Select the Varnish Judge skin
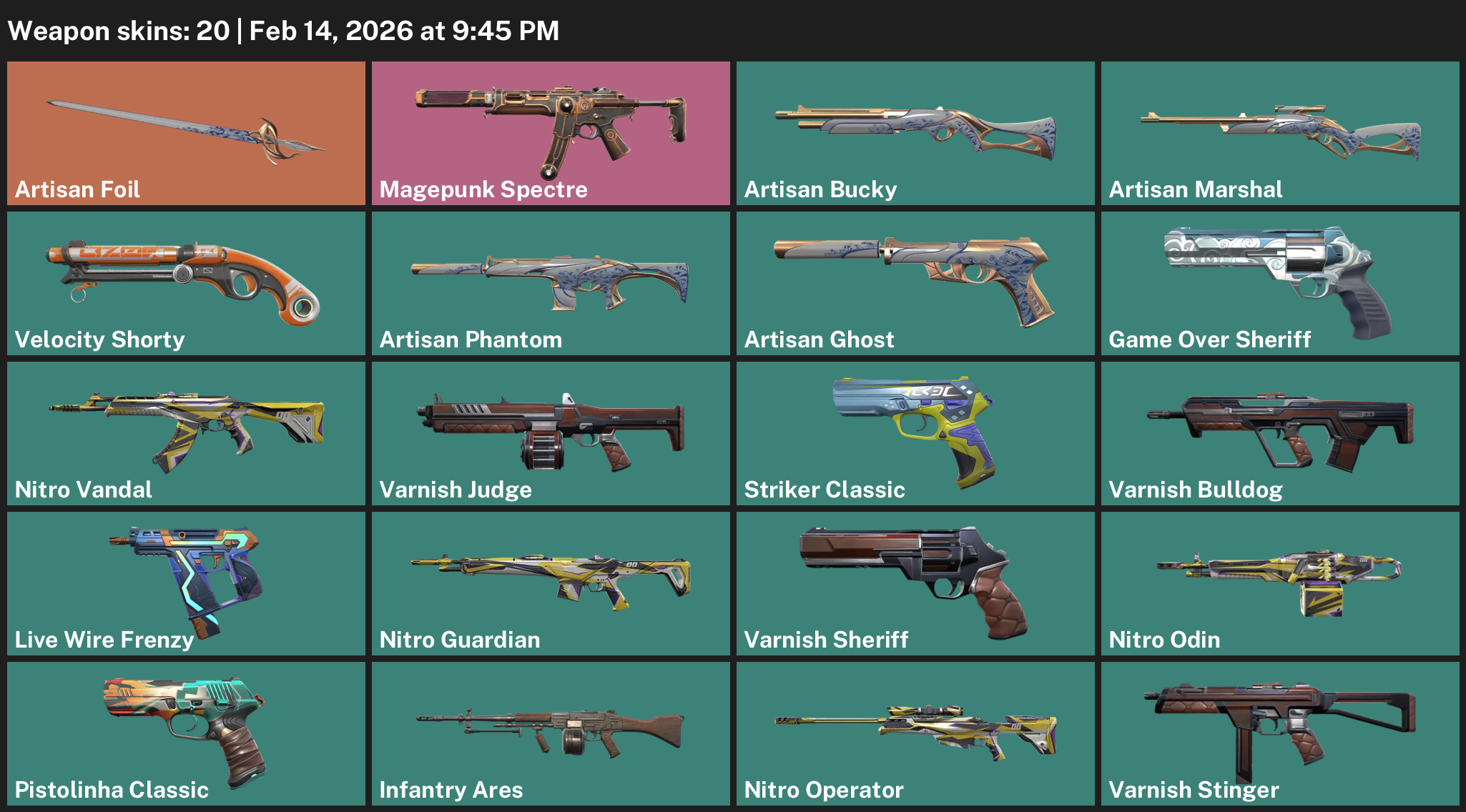This screenshot has height=812, width=1466. (551, 432)
